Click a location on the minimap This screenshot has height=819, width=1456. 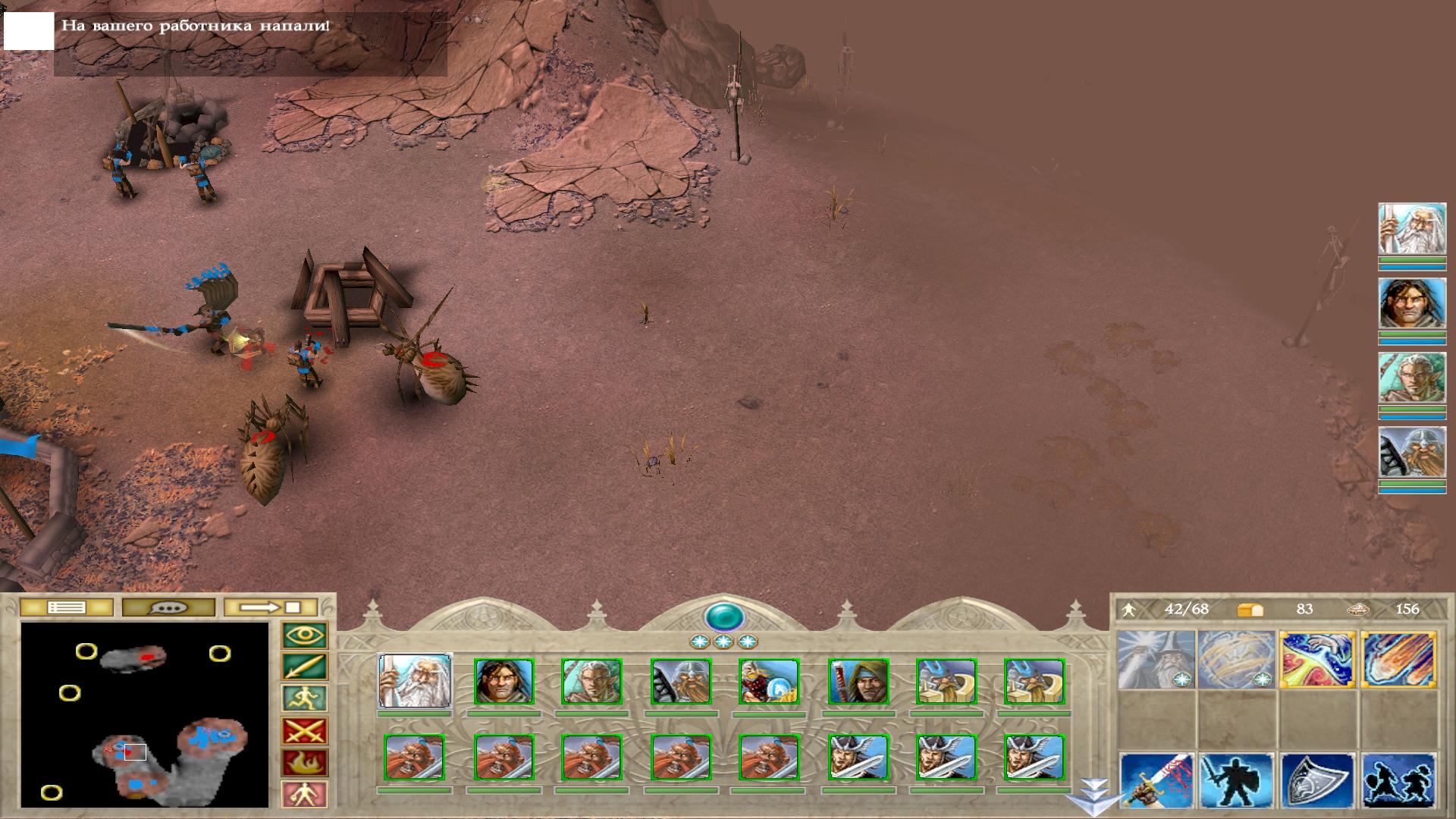[x=144, y=713]
